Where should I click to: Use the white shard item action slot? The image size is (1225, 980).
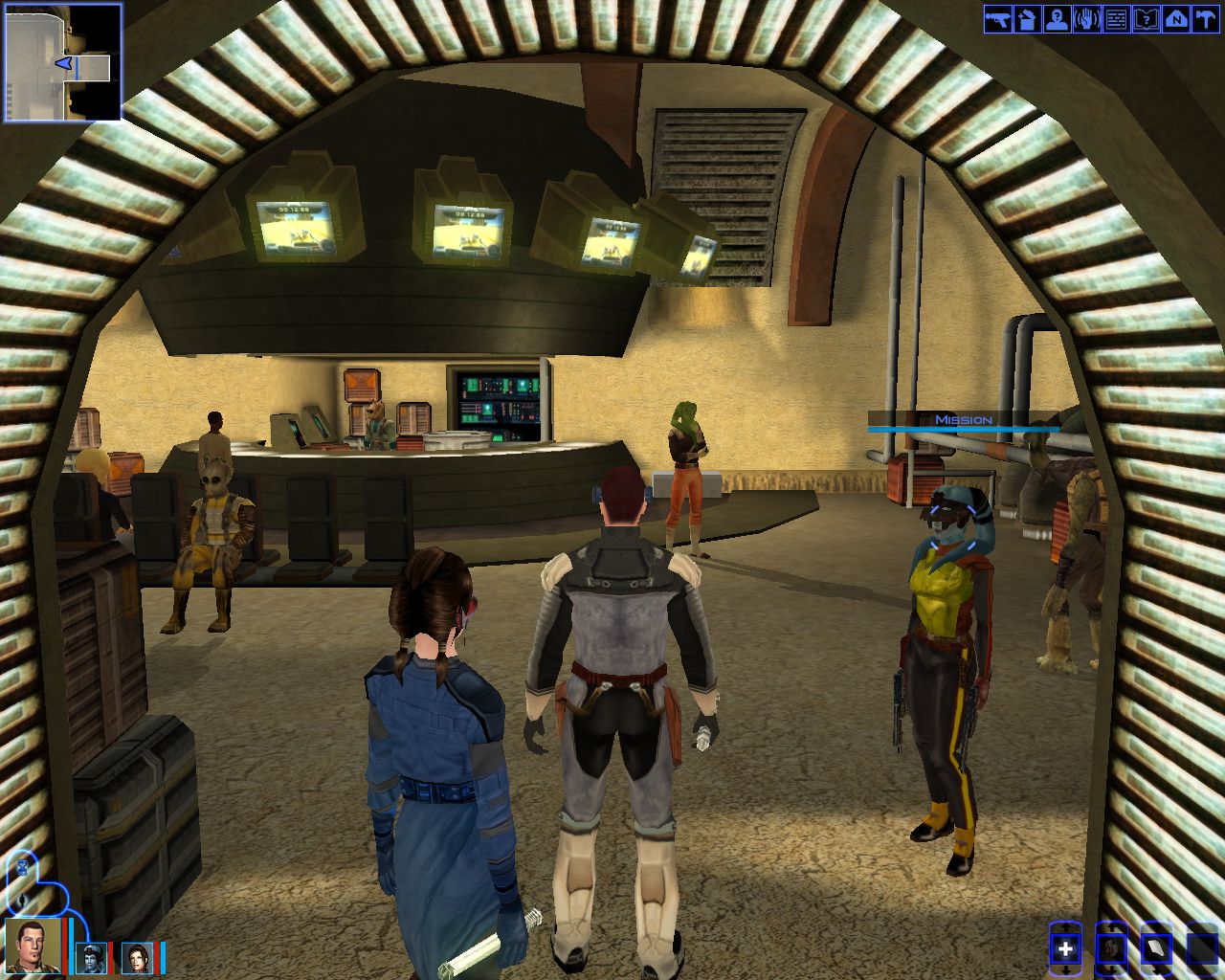pos(1156,948)
